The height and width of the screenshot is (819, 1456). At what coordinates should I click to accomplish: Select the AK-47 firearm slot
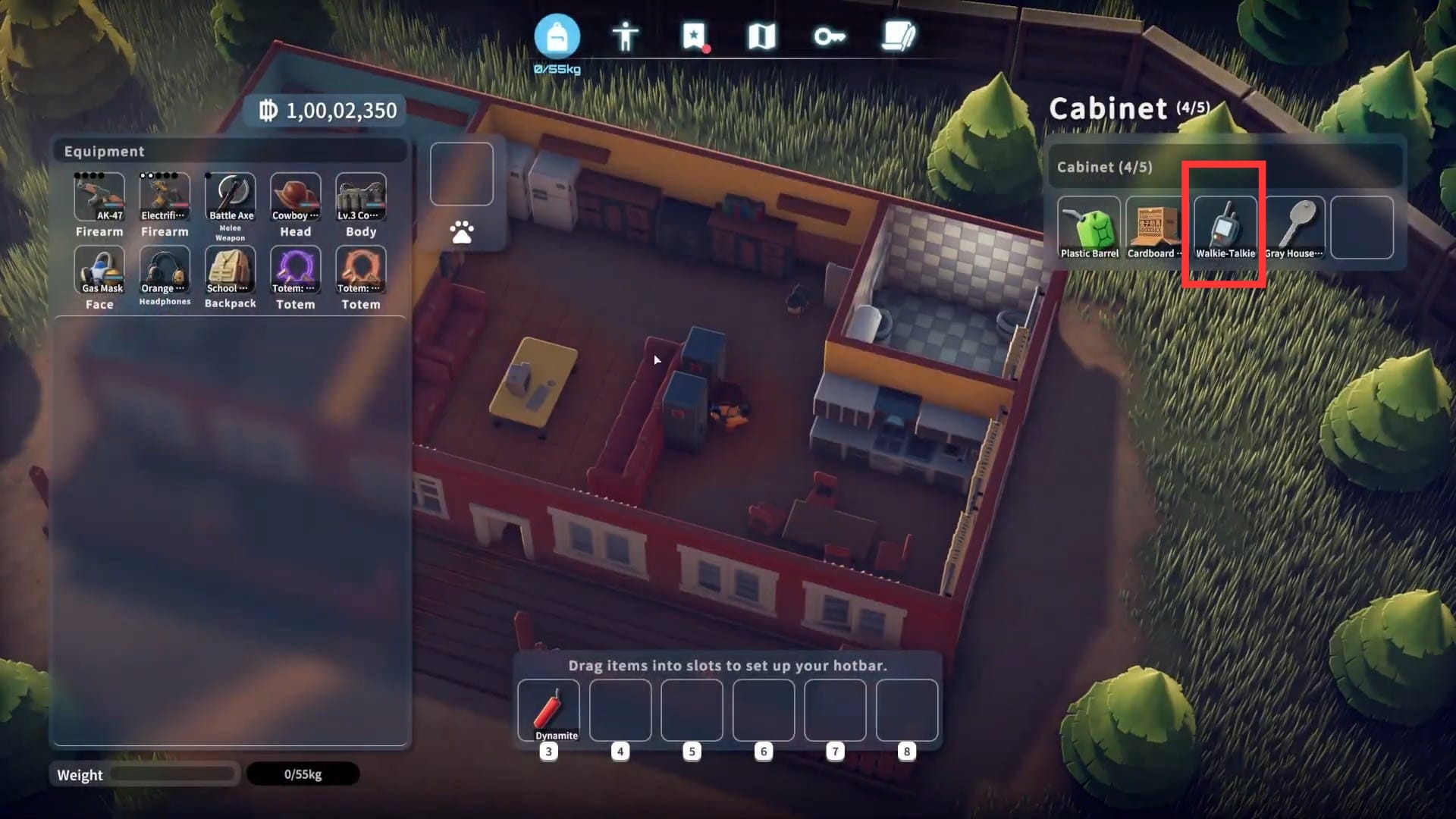click(99, 199)
